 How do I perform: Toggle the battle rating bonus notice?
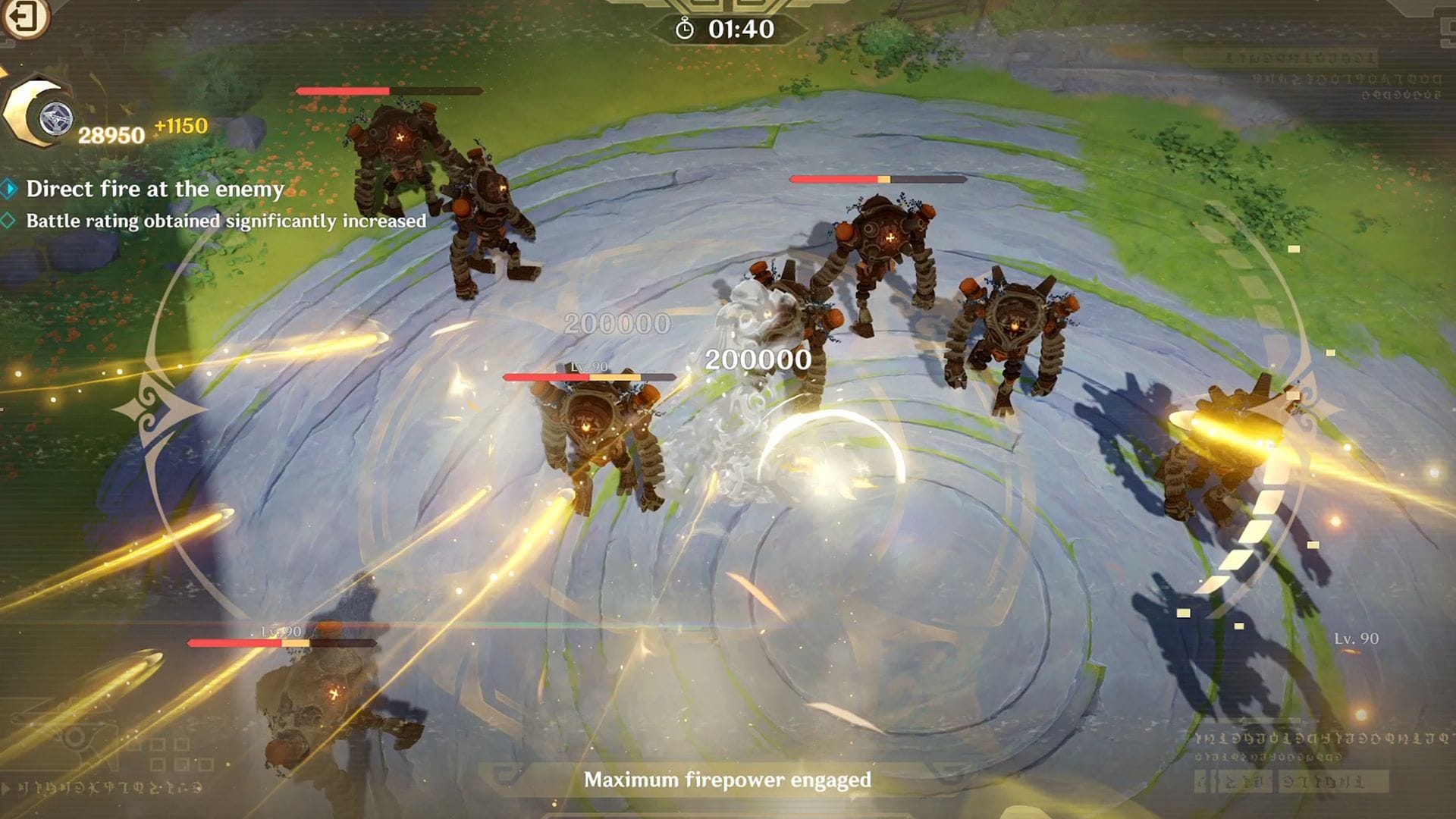(x=225, y=221)
